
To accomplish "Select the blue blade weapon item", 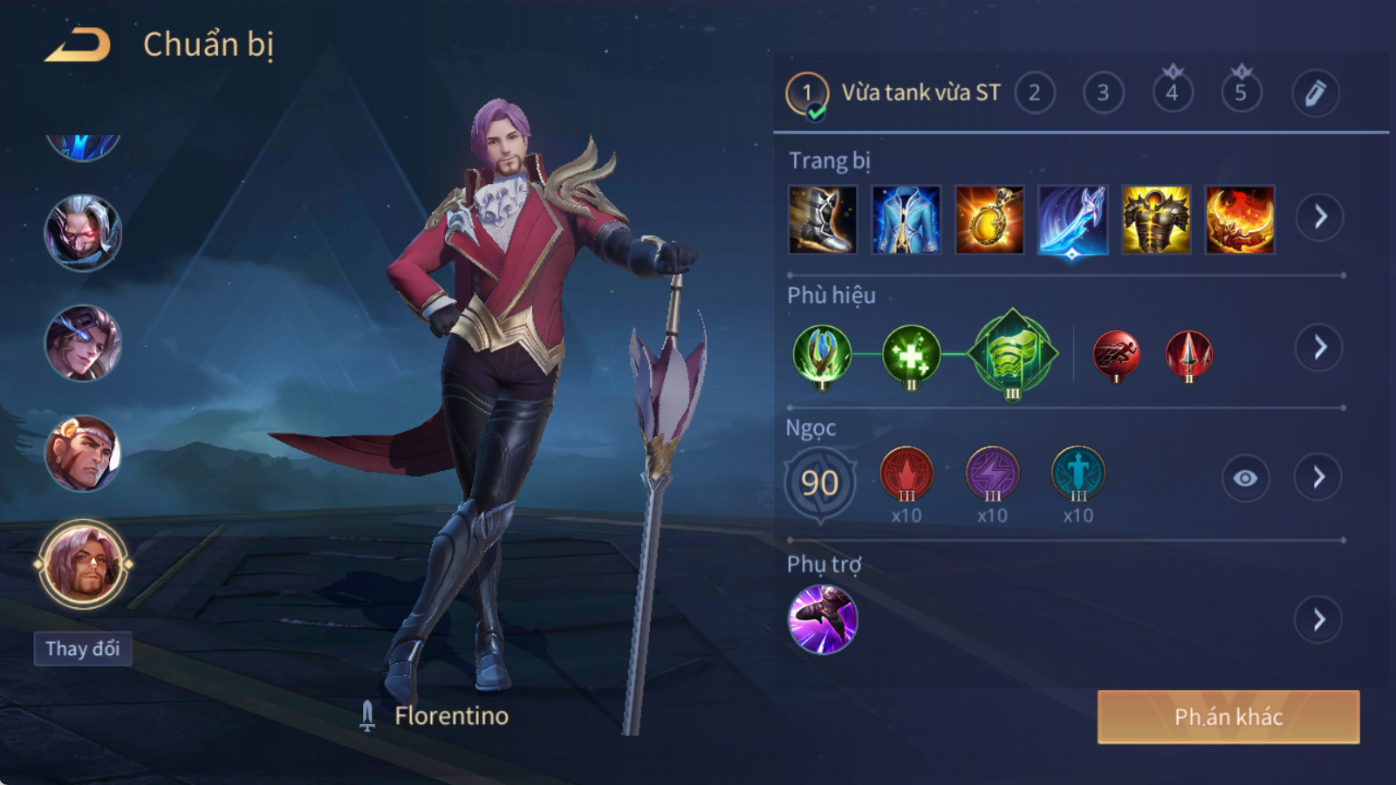I will (x=1073, y=219).
